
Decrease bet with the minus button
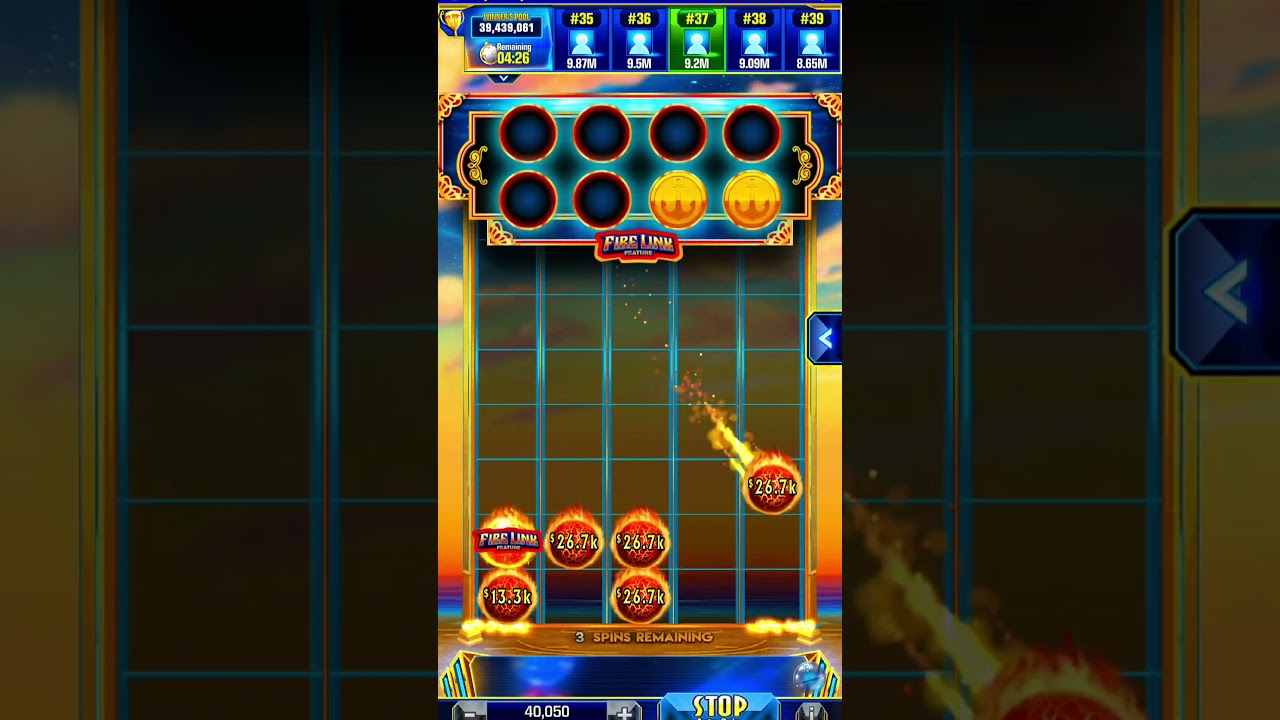(x=470, y=711)
